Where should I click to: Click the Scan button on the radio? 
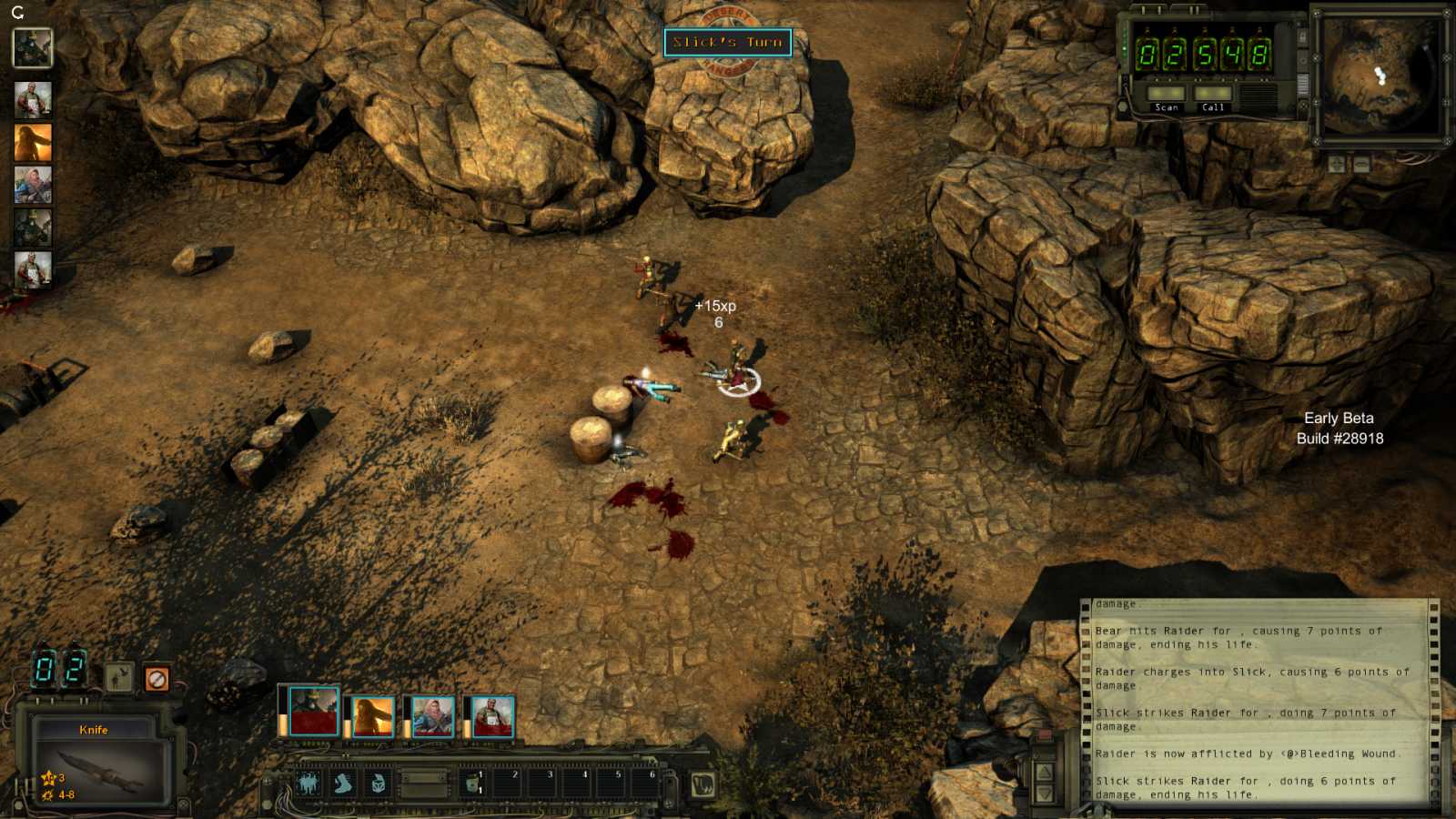(1166, 95)
